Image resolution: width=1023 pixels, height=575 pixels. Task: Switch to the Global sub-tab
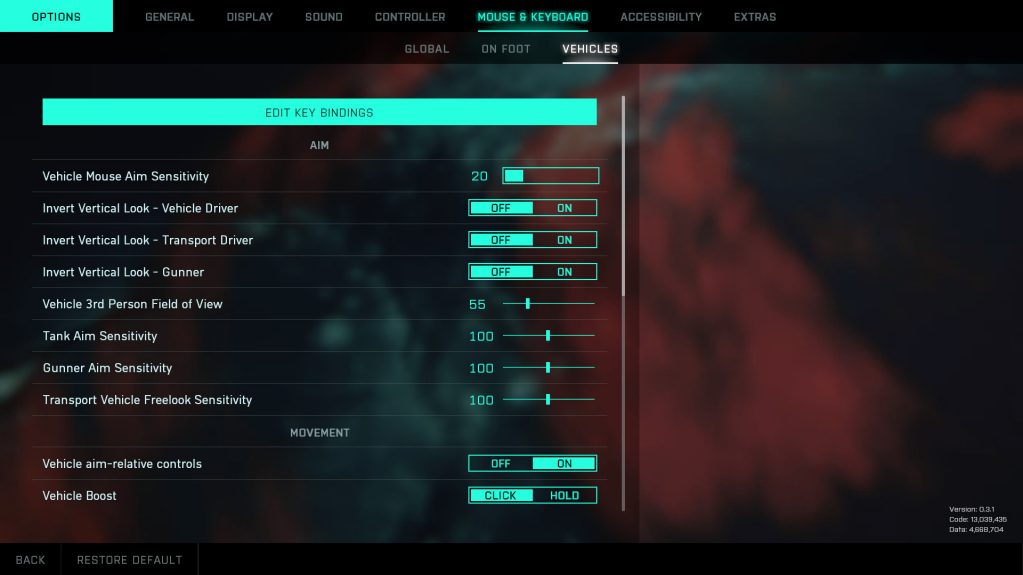tap(427, 49)
